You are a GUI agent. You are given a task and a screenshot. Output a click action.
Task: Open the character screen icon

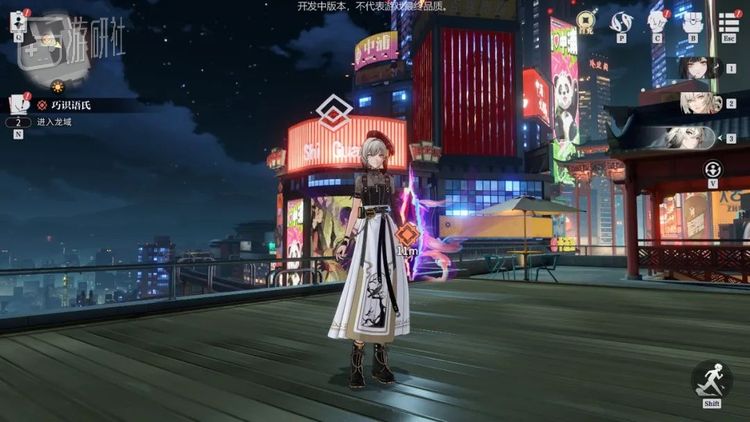657,21
